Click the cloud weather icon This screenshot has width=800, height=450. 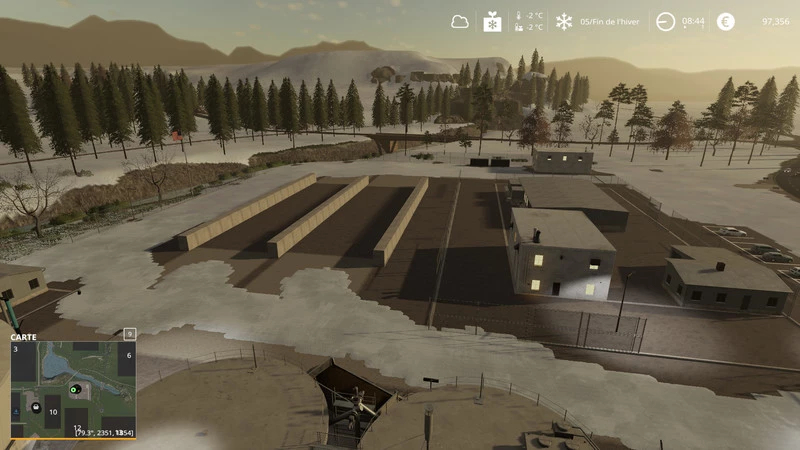(459, 21)
